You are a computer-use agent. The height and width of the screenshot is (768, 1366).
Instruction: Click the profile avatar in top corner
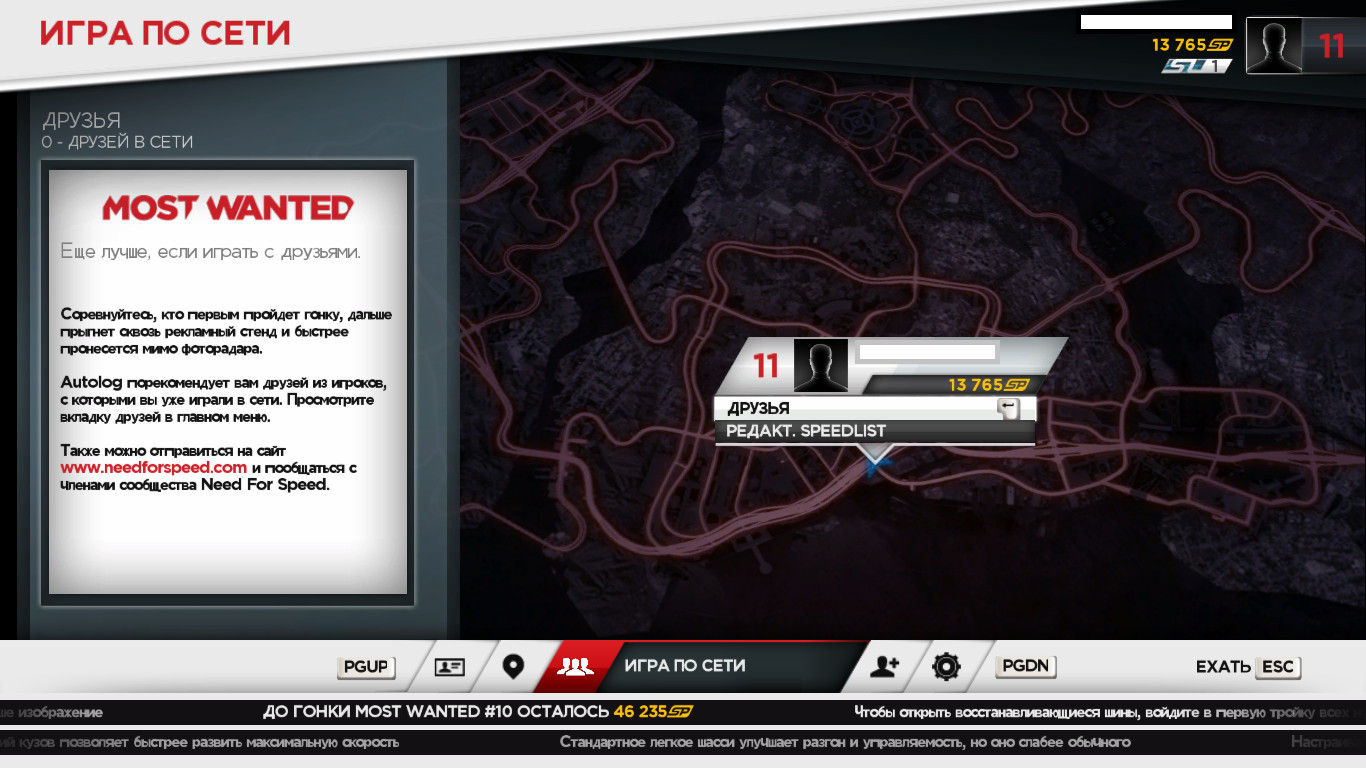1274,46
